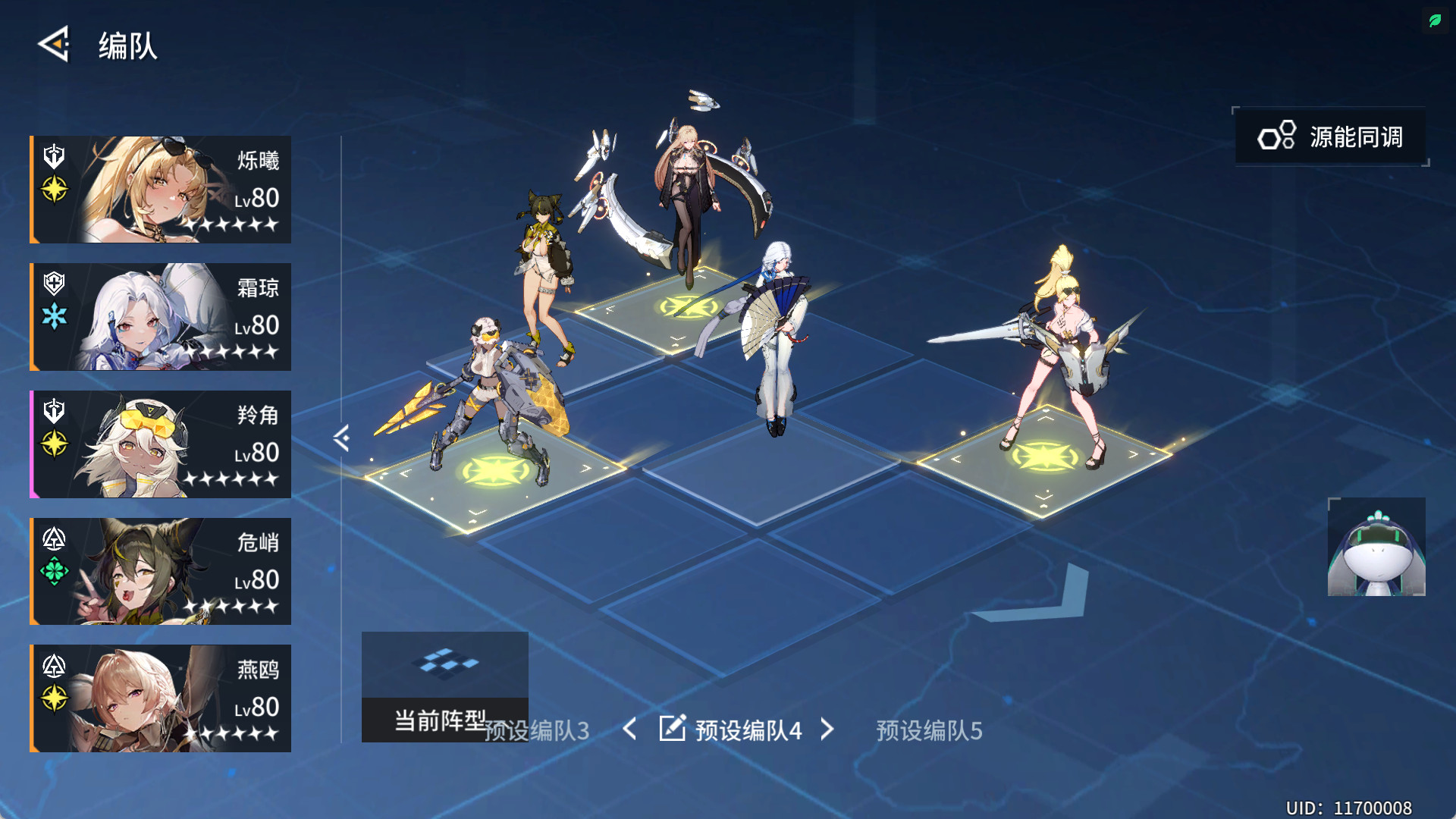The height and width of the screenshot is (819, 1456).
Task: Click the back arrow to exit 编队
Action: pos(53,45)
